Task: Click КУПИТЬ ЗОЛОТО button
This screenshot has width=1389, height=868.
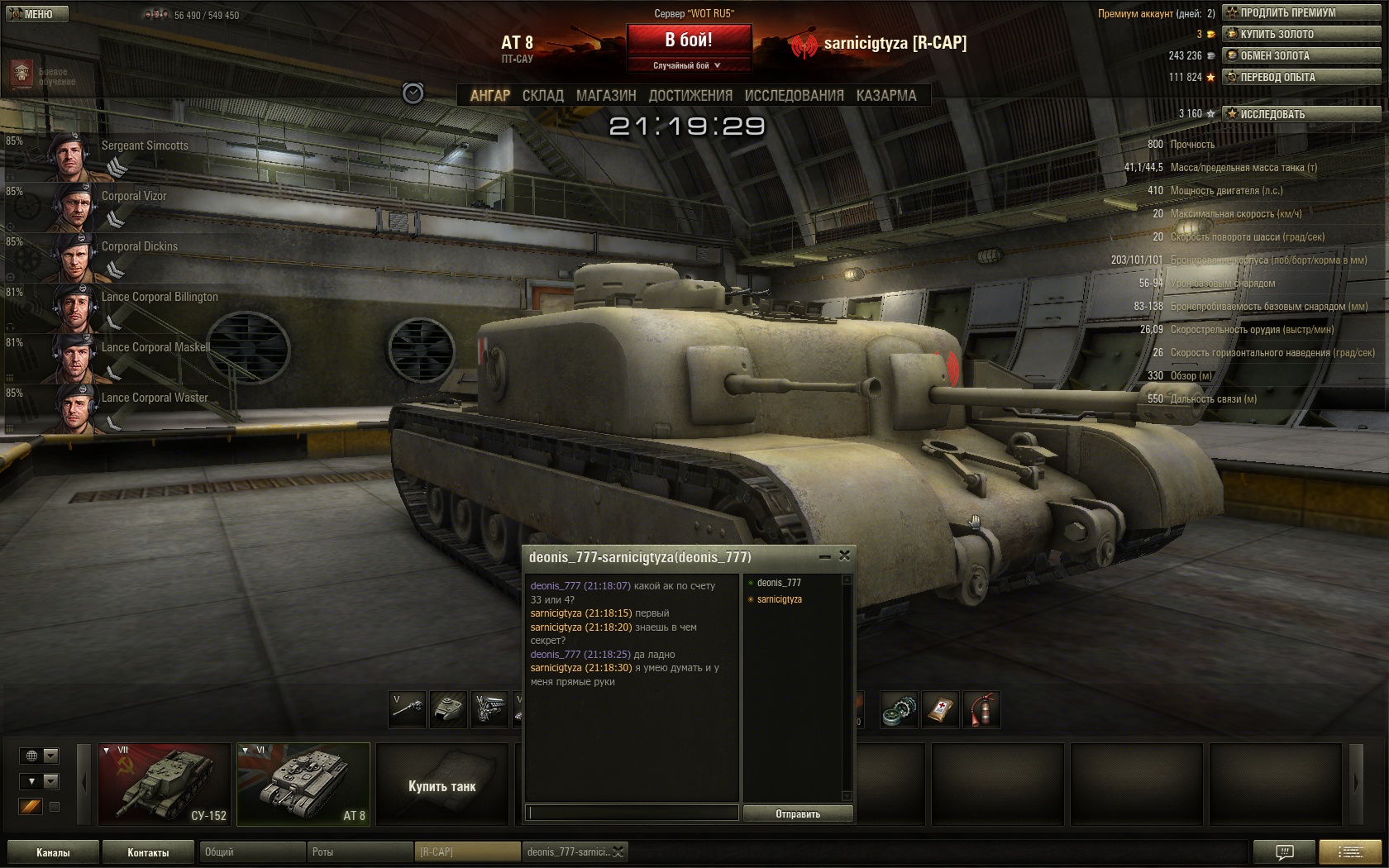Action: (x=1301, y=34)
